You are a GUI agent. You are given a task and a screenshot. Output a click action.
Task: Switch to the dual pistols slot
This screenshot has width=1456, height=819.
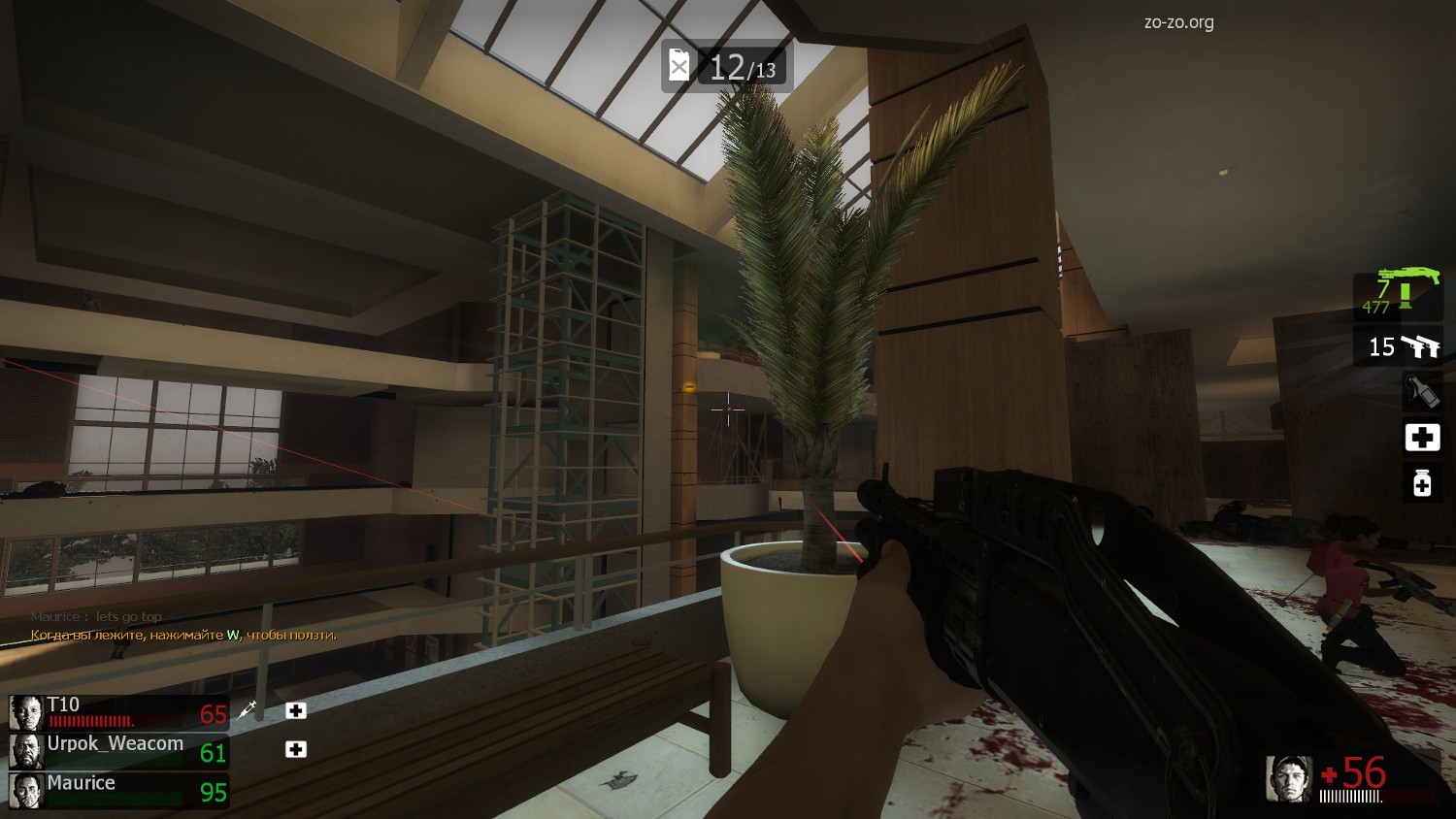click(x=1399, y=346)
